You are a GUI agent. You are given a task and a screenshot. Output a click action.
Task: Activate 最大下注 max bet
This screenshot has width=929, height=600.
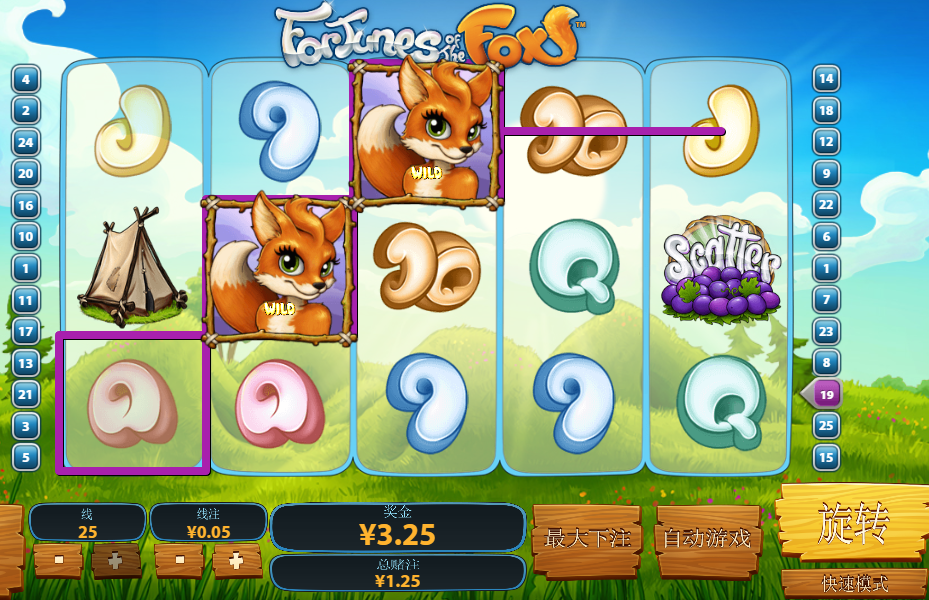[x=586, y=539]
